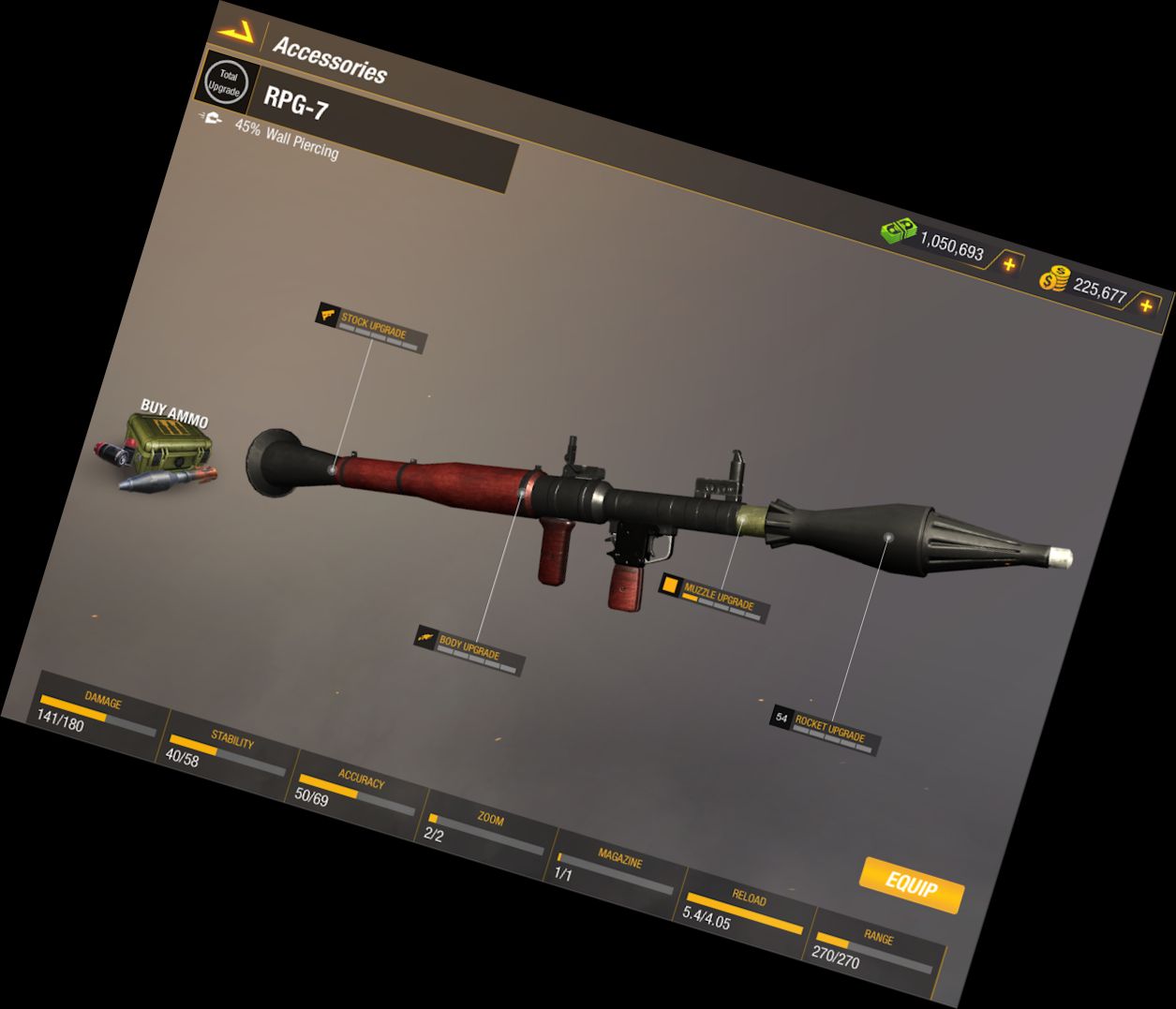Select the Rocket Upgrade accessory

point(826,729)
